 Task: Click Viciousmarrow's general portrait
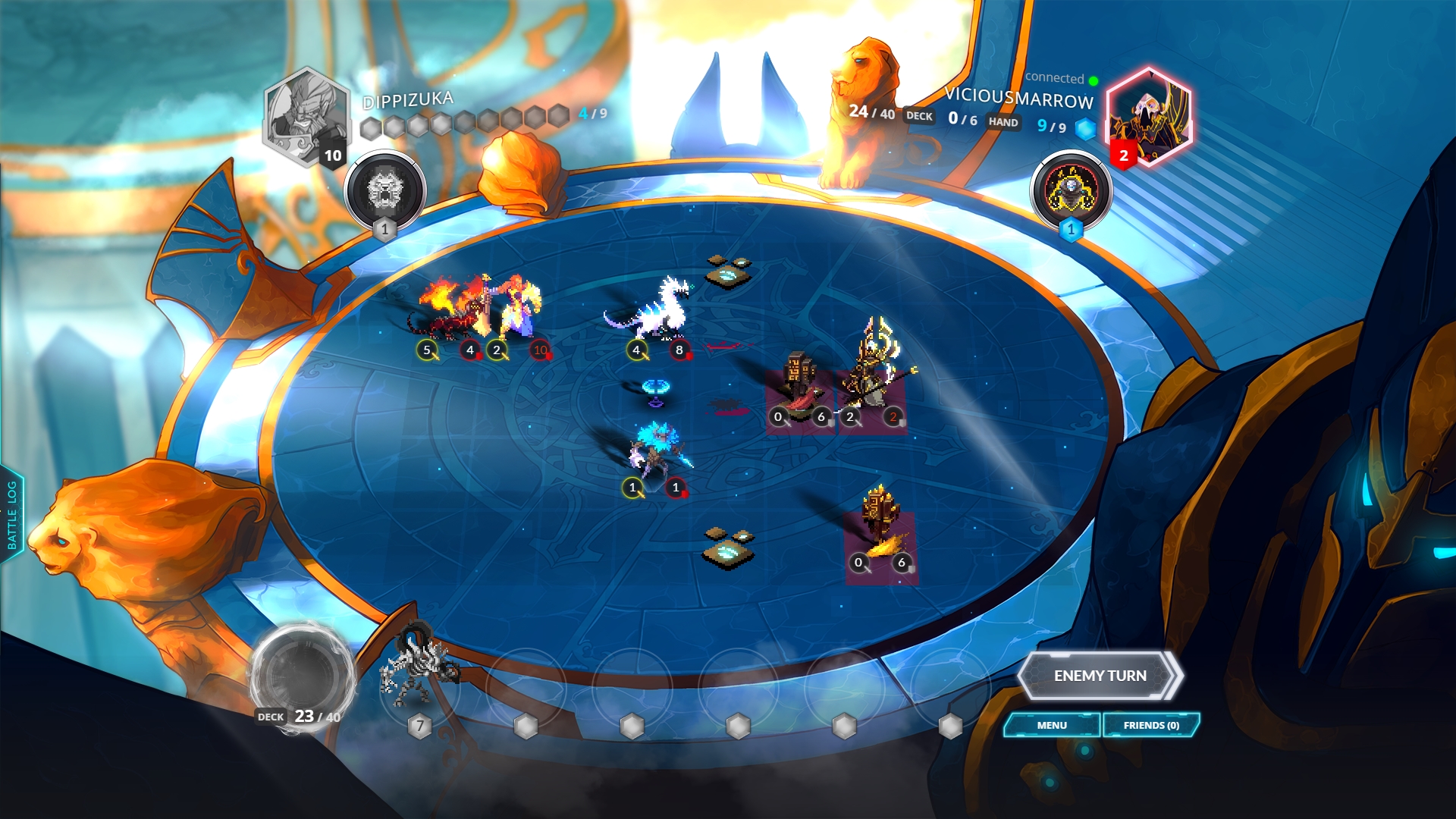(x=1148, y=116)
